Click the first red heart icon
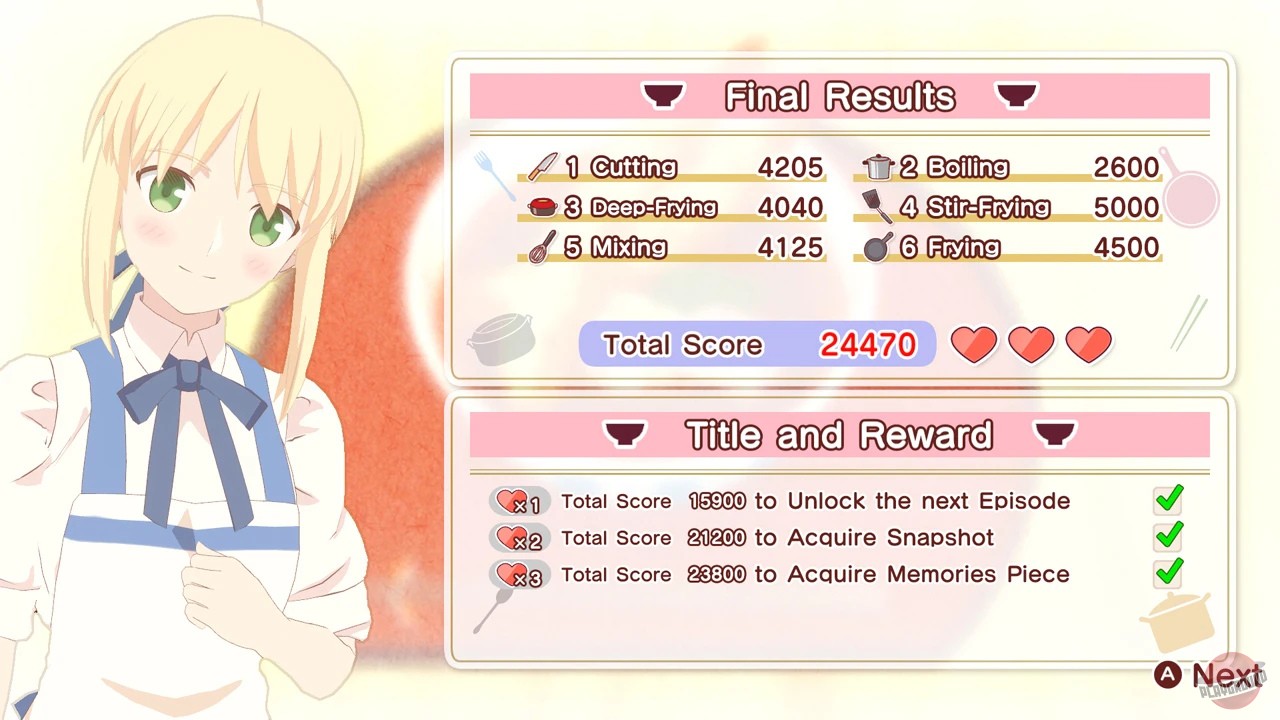 [x=973, y=343]
